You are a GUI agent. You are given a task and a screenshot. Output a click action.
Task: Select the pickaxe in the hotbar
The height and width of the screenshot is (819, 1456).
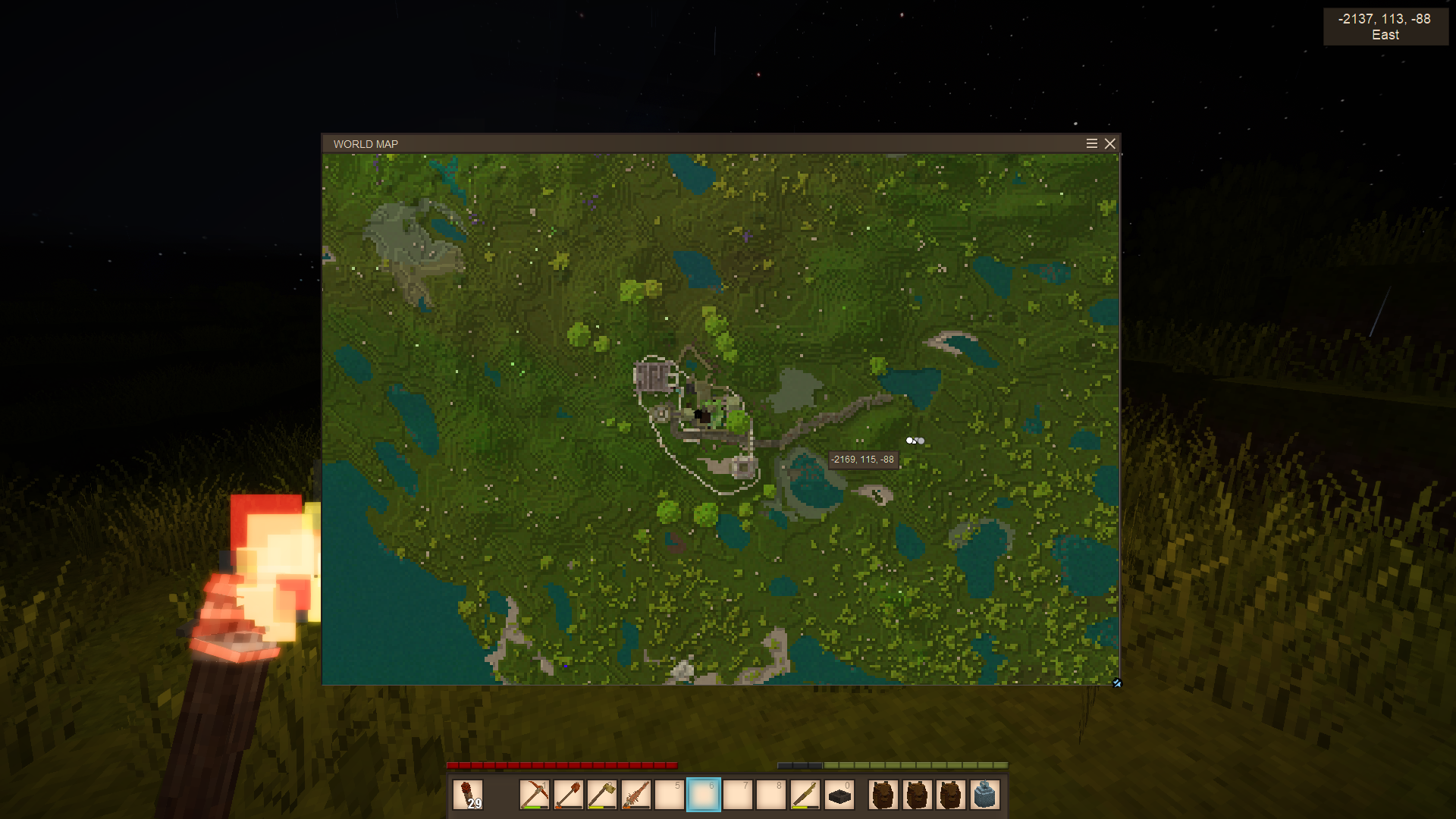535,795
